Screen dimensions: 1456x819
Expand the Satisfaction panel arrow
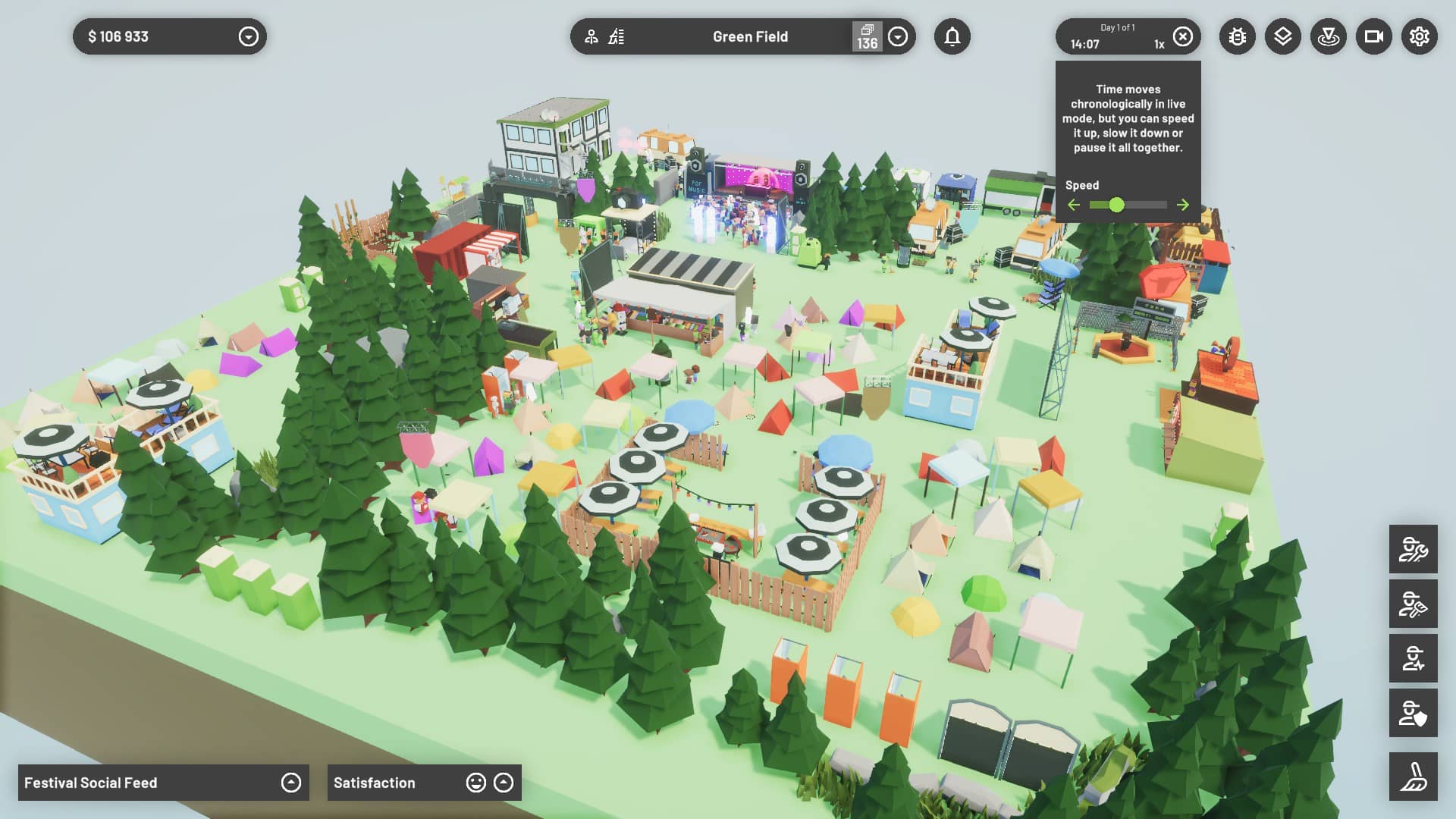pos(504,783)
